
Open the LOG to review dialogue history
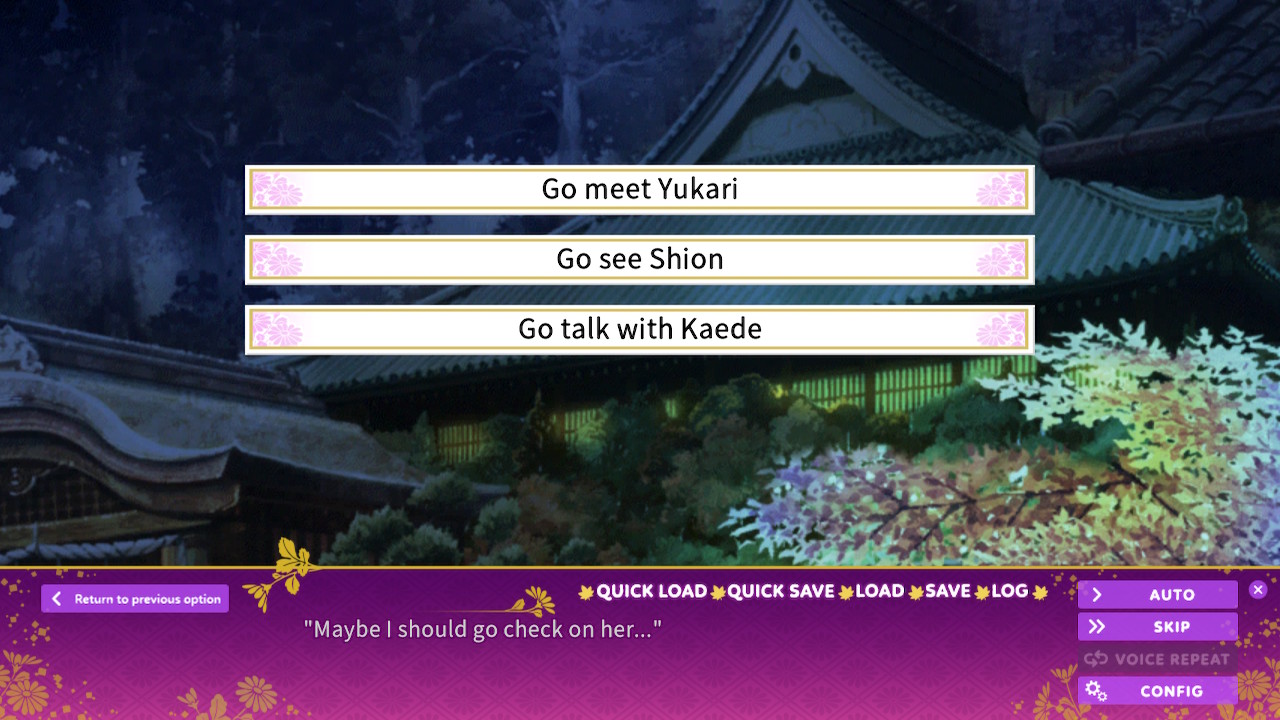(x=1010, y=591)
